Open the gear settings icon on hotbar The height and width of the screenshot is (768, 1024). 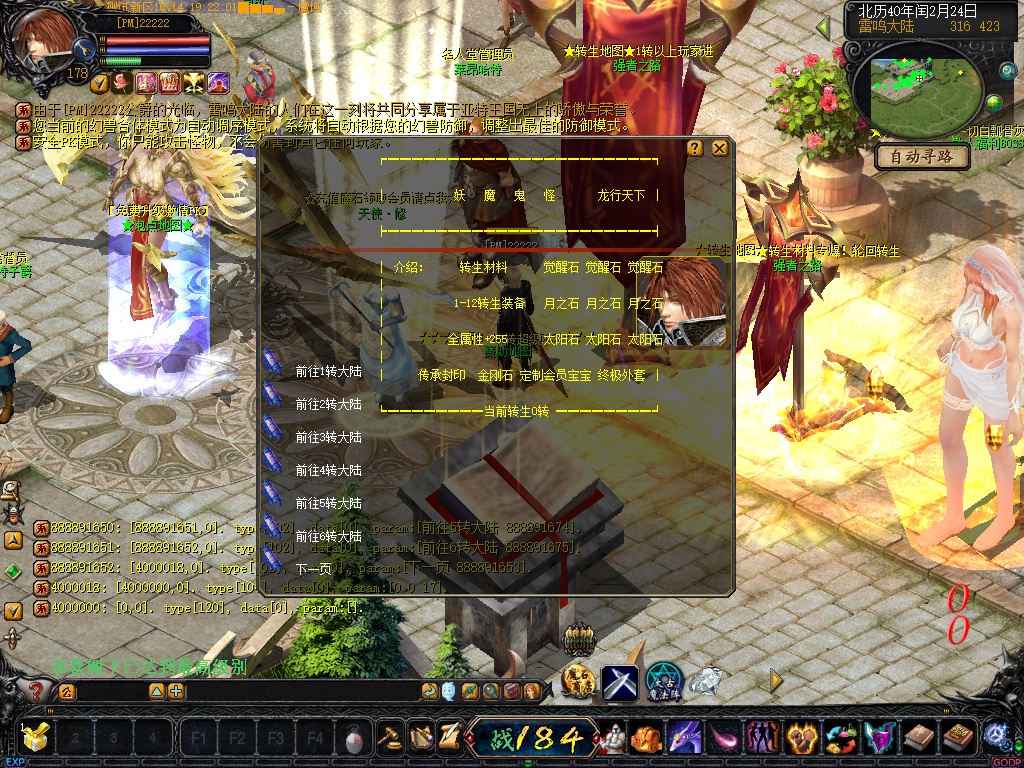pyautogui.click(x=995, y=738)
